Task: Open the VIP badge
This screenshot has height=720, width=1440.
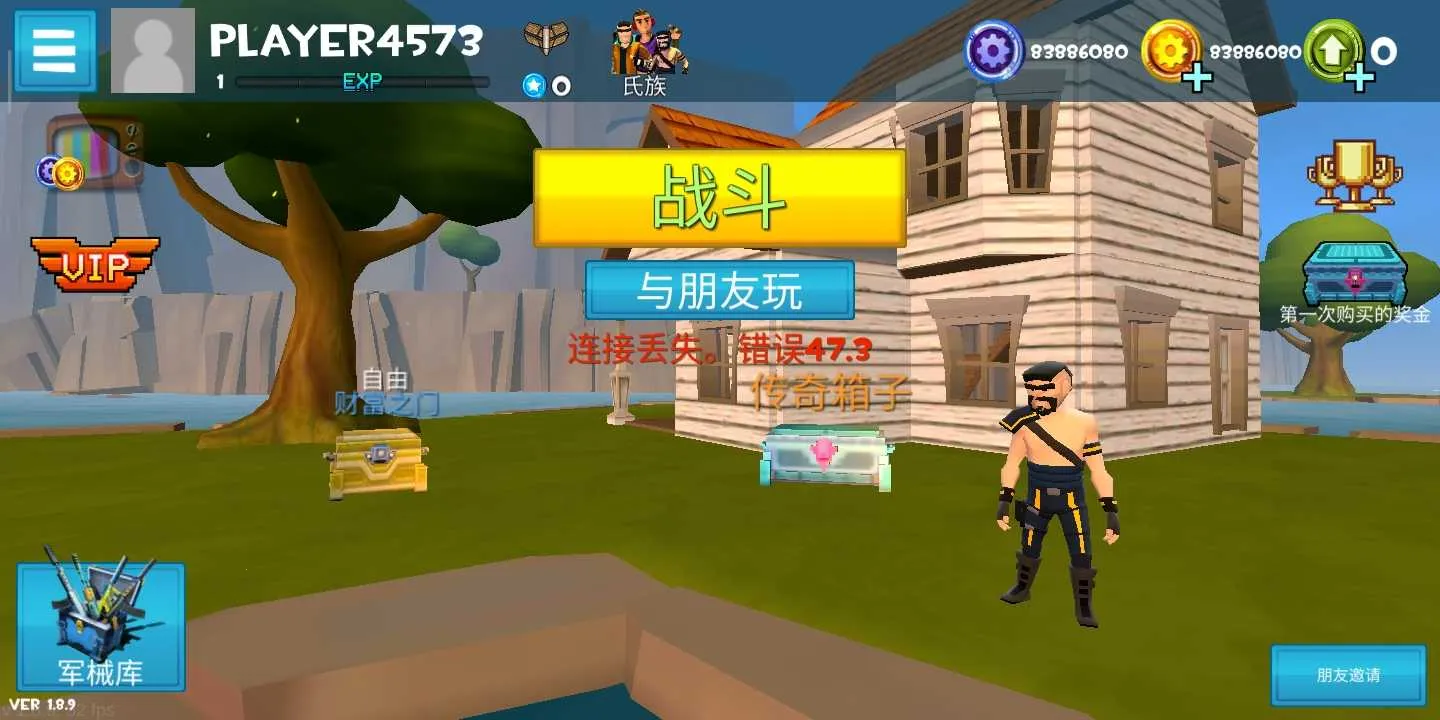Action: (x=95, y=265)
